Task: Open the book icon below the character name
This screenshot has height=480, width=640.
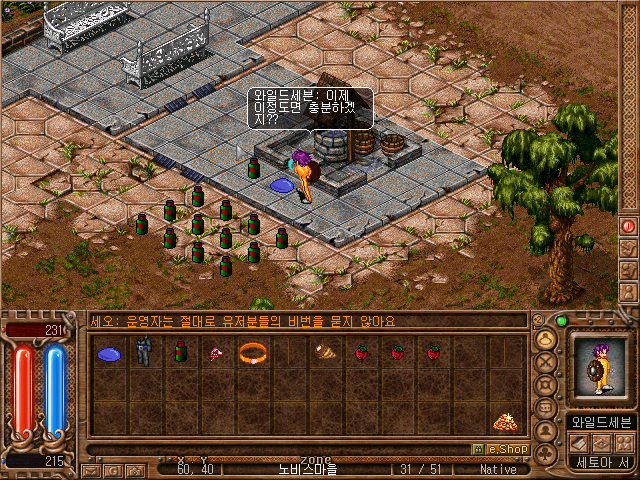Action: pyautogui.click(x=577, y=442)
